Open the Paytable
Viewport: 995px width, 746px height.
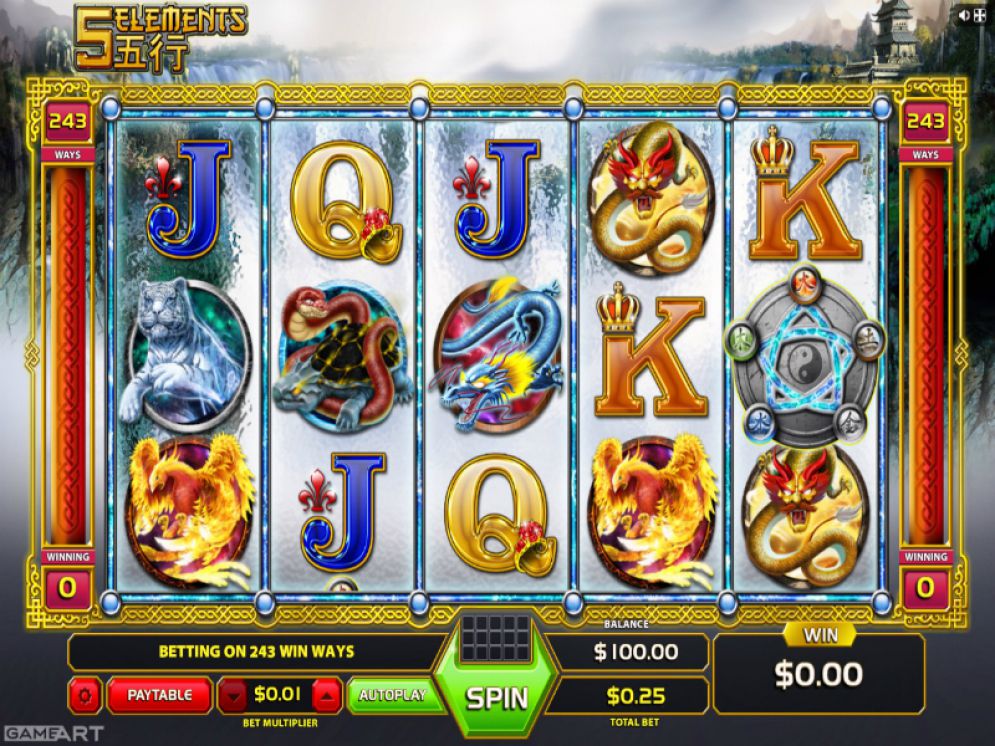tap(159, 694)
